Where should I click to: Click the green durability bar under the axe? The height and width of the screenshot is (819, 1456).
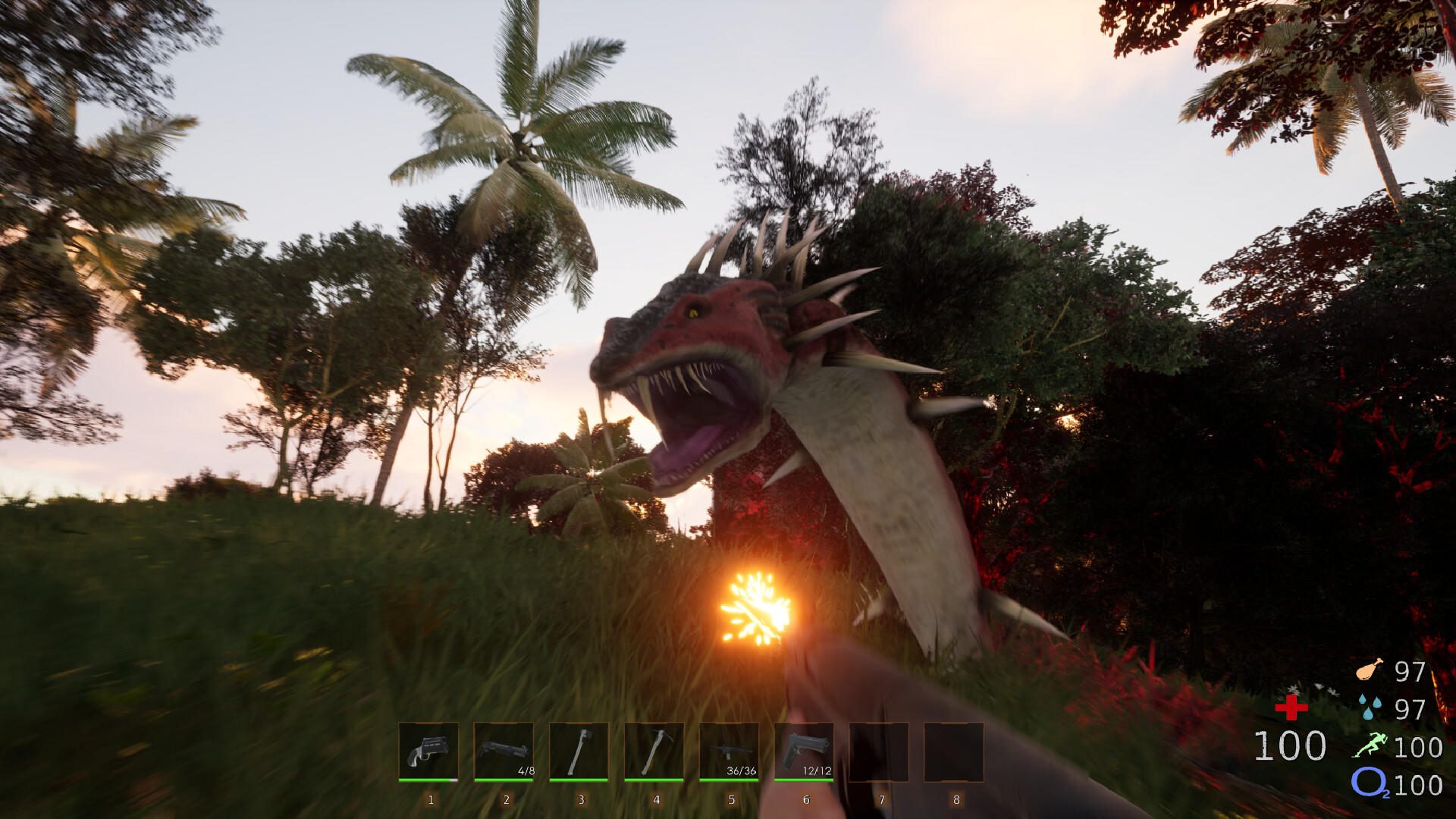[x=580, y=780]
